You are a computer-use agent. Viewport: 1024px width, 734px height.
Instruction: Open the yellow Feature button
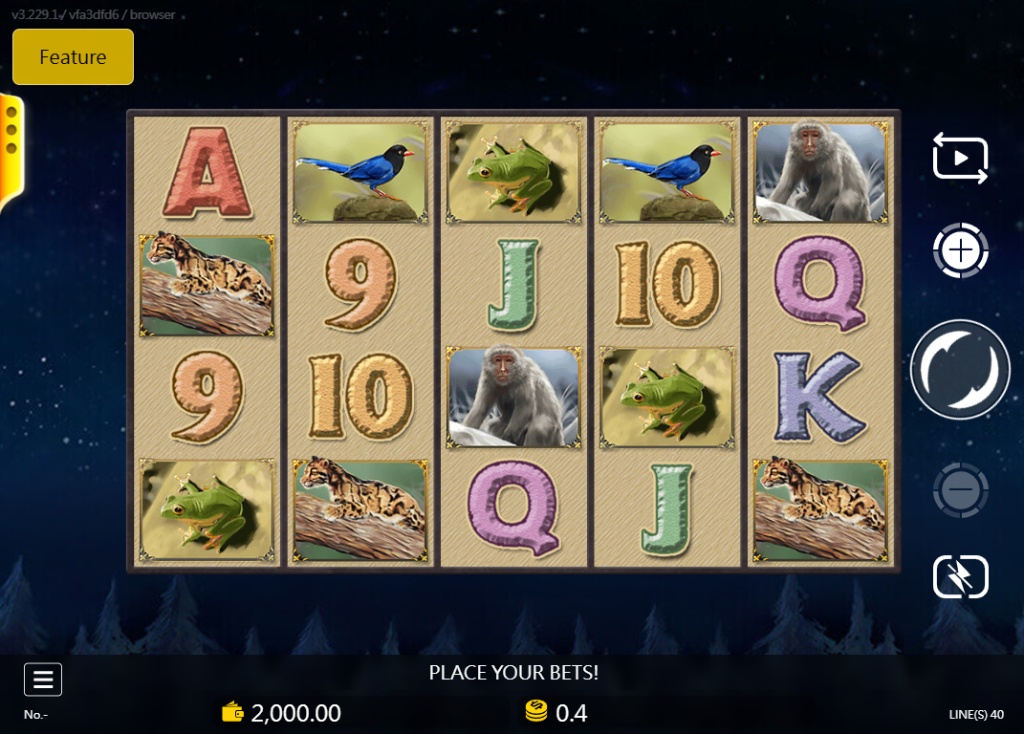pyautogui.click(x=73, y=57)
